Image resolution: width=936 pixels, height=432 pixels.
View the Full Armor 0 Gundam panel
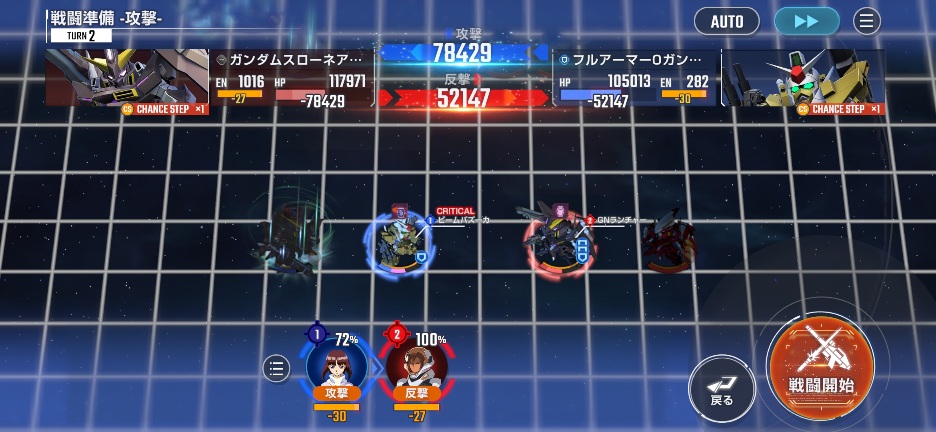tap(720, 78)
